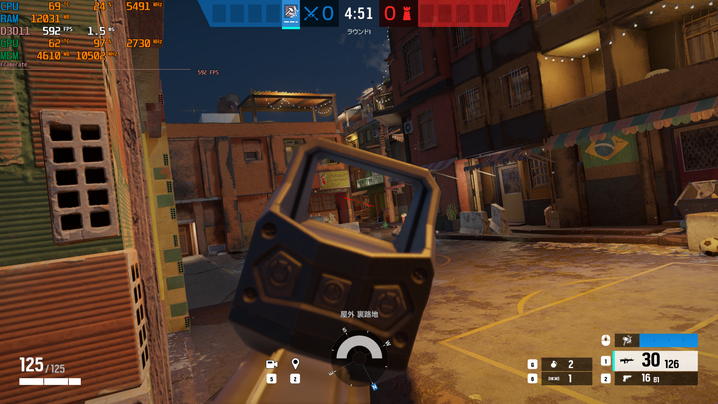The height and width of the screenshot is (404, 718).
Task: Click the blue attackers crossed-swords icon
Action: click(311, 14)
